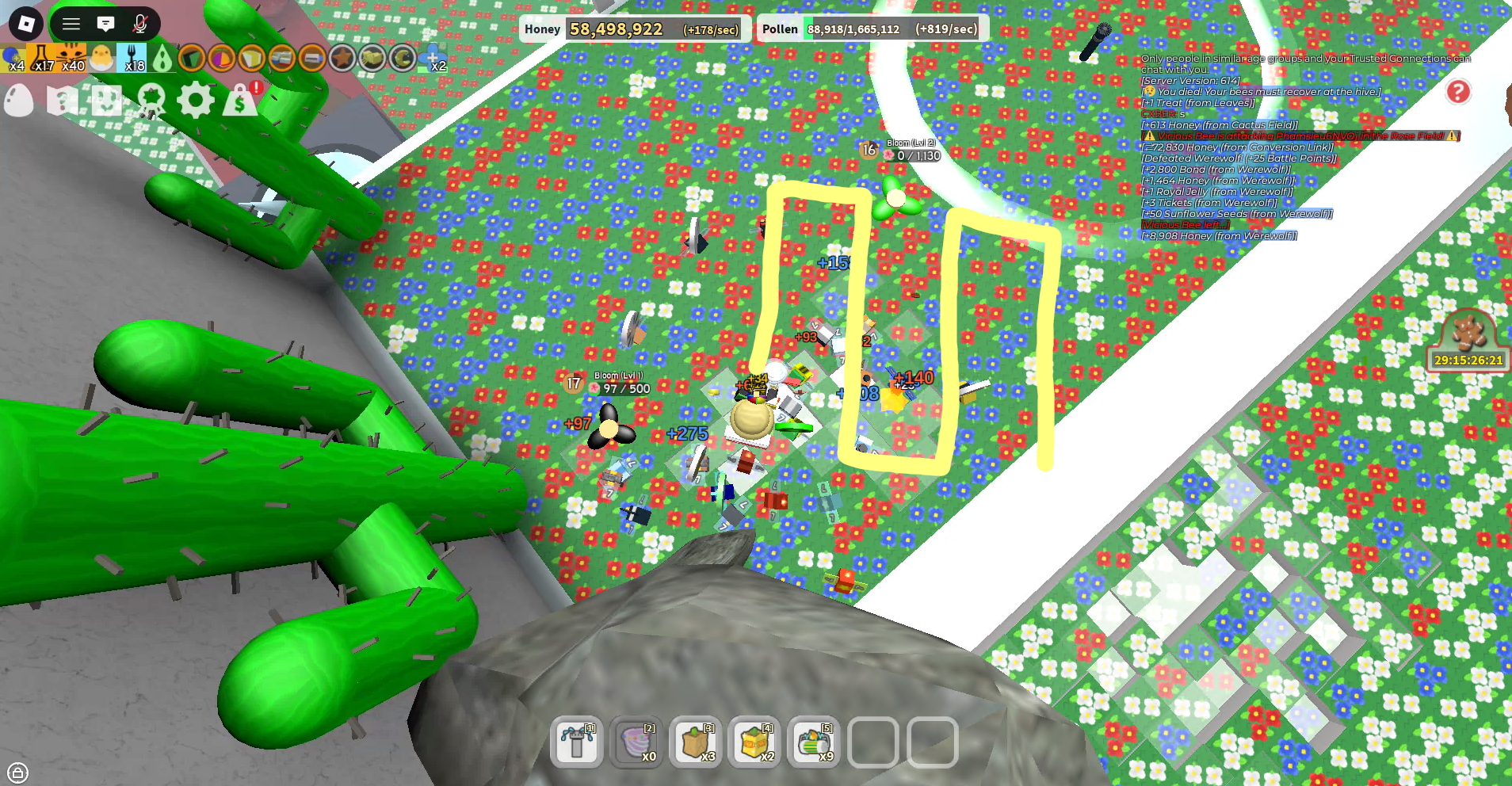Select the egg icon below the buffs

tap(17, 101)
